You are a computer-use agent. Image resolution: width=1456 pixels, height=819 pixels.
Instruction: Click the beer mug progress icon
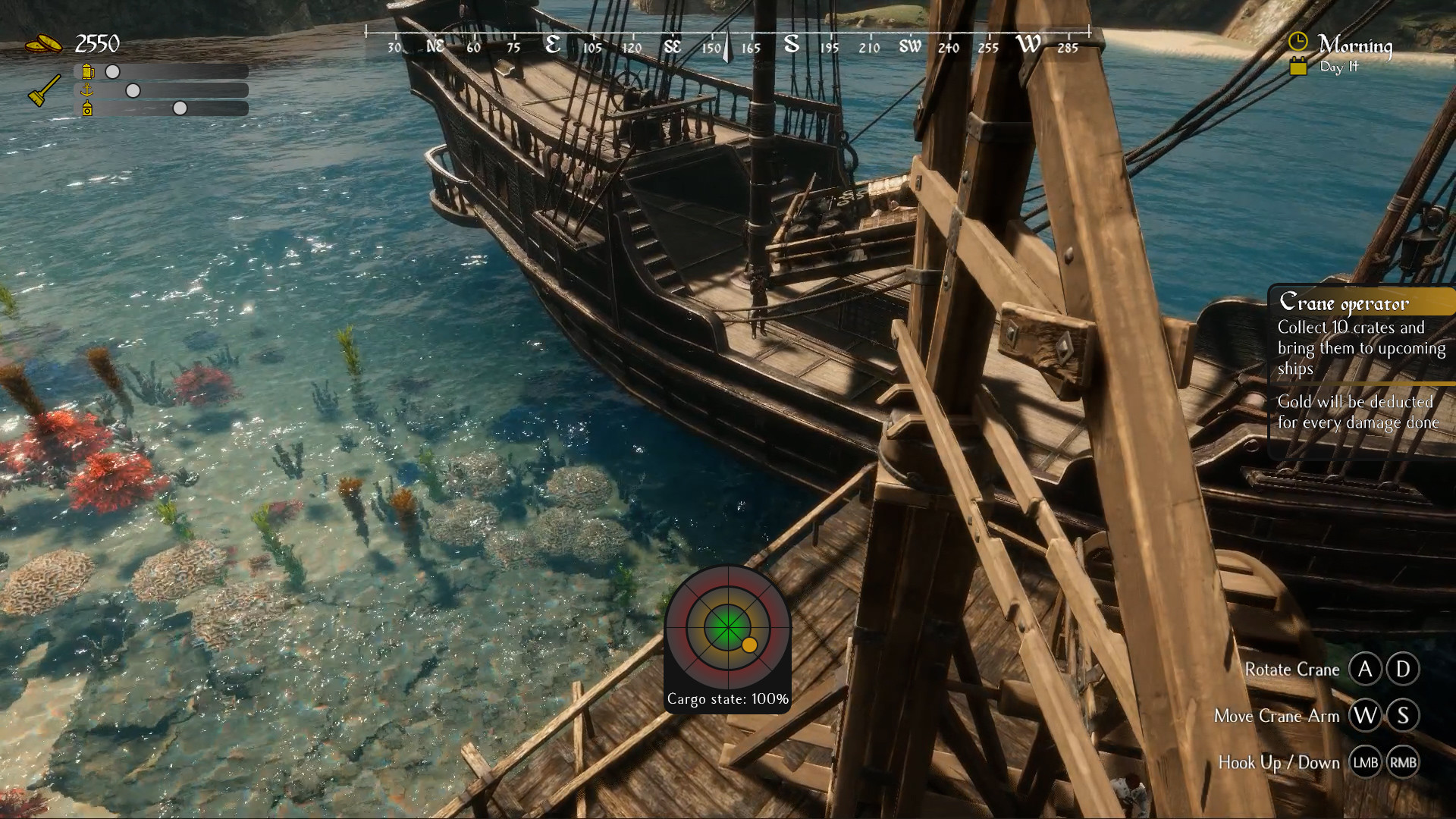point(88,72)
